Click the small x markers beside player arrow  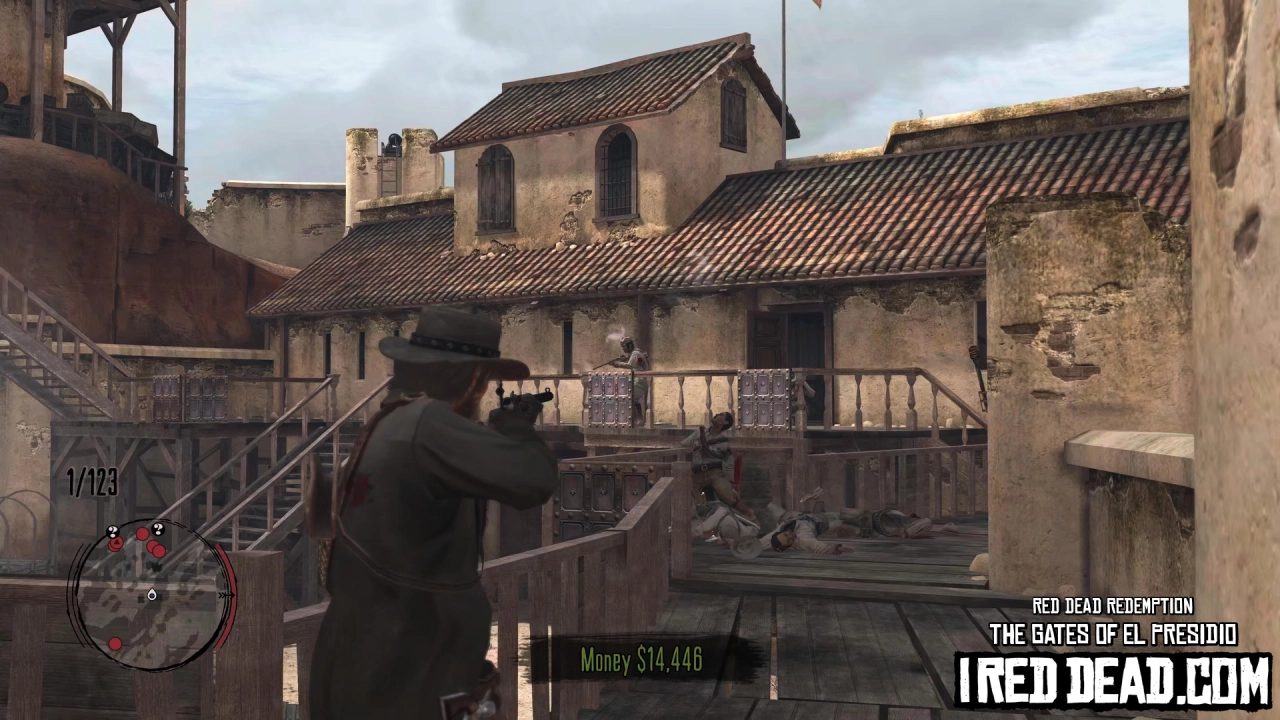click(142, 598)
